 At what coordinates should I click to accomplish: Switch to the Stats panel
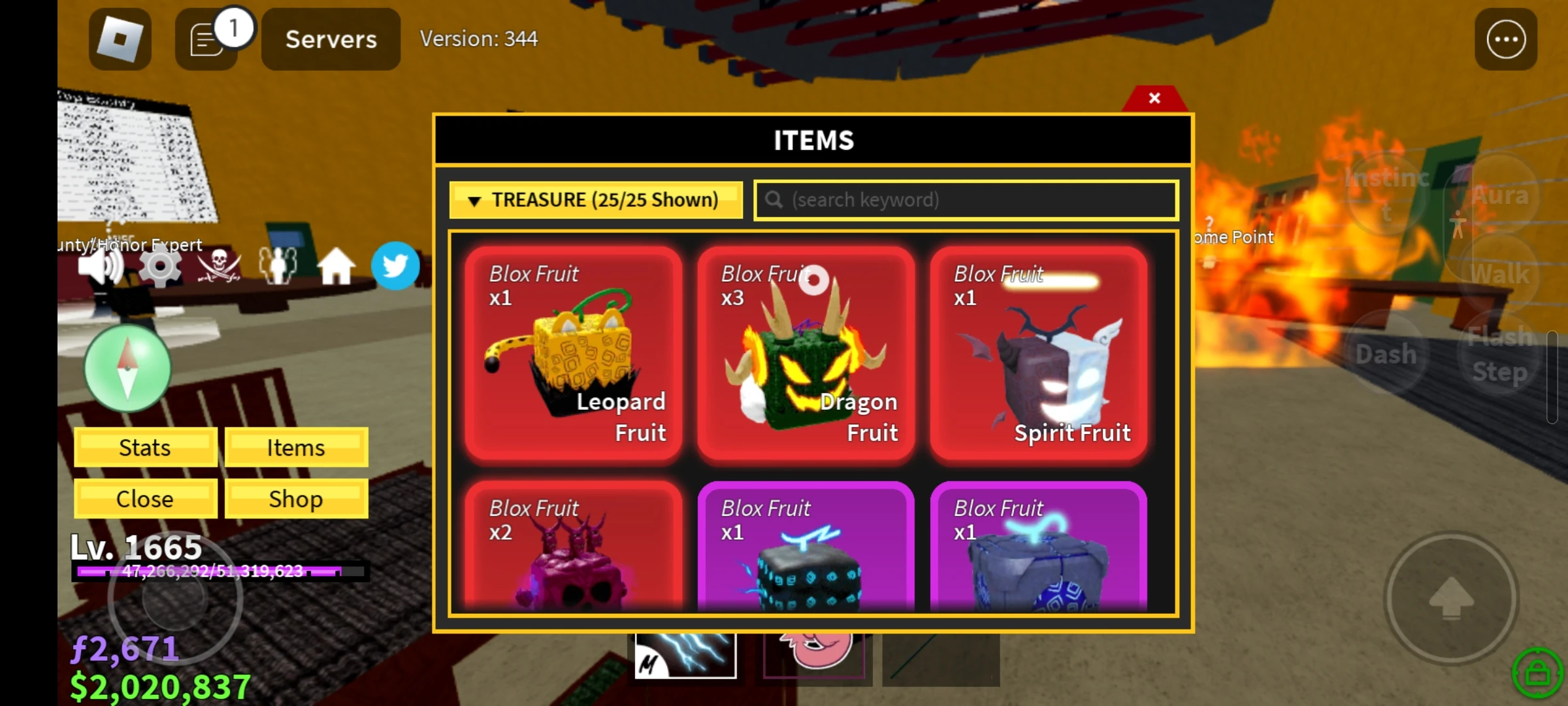click(x=145, y=447)
